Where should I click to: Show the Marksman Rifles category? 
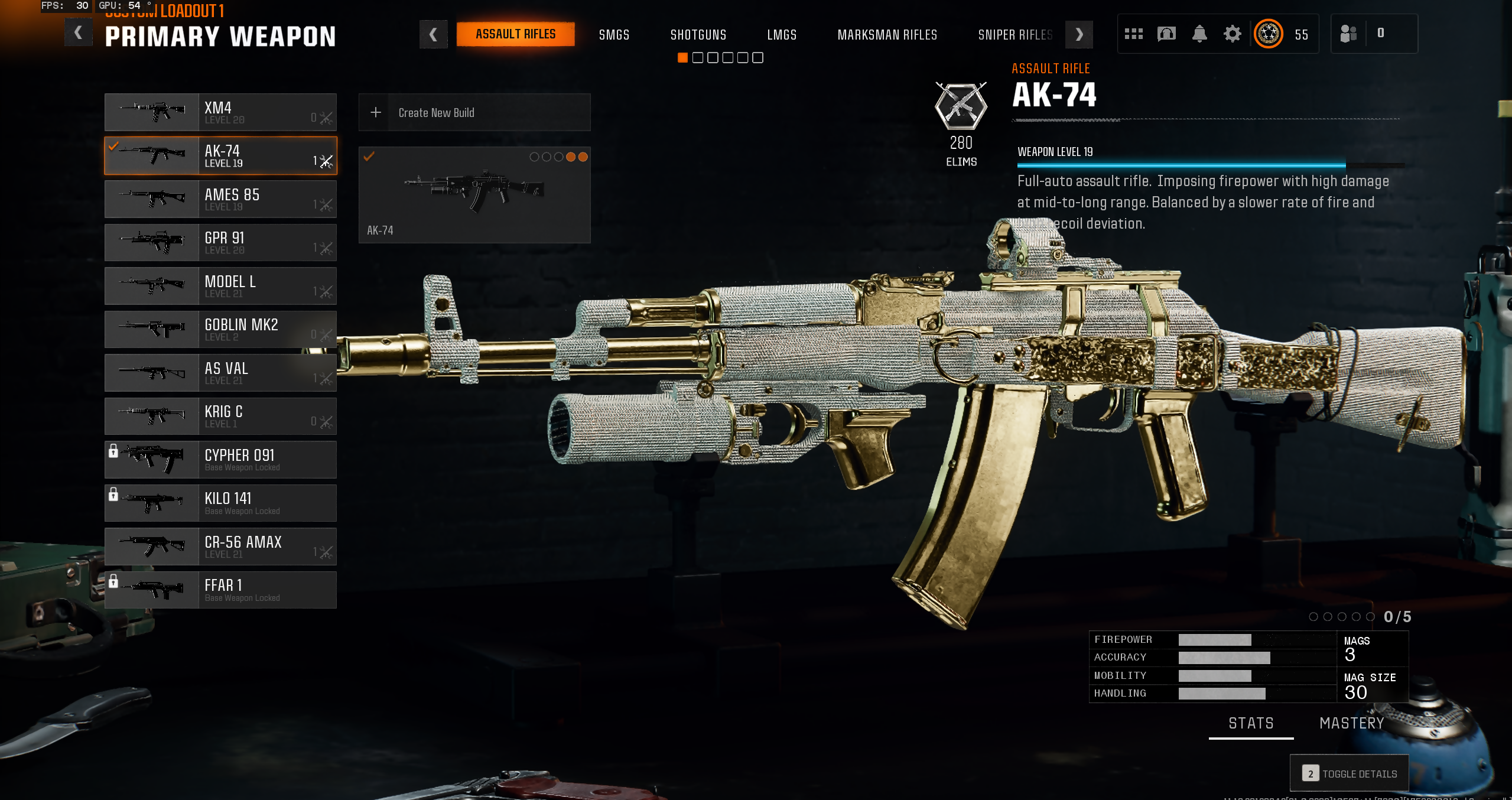(x=887, y=35)
